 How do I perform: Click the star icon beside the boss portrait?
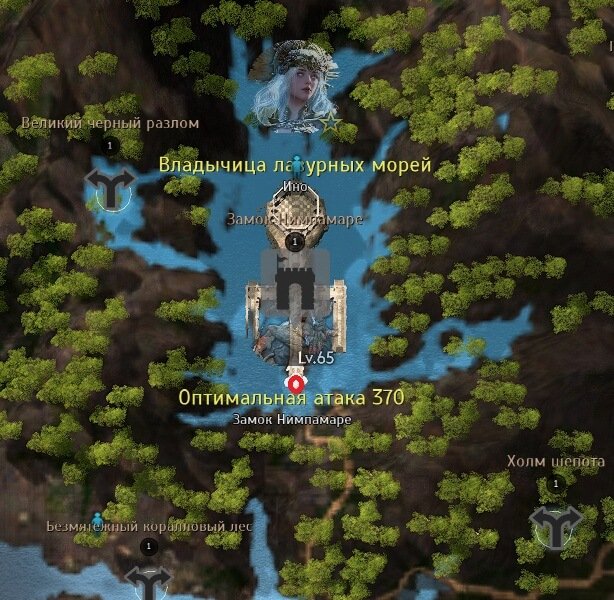point(331,124)
